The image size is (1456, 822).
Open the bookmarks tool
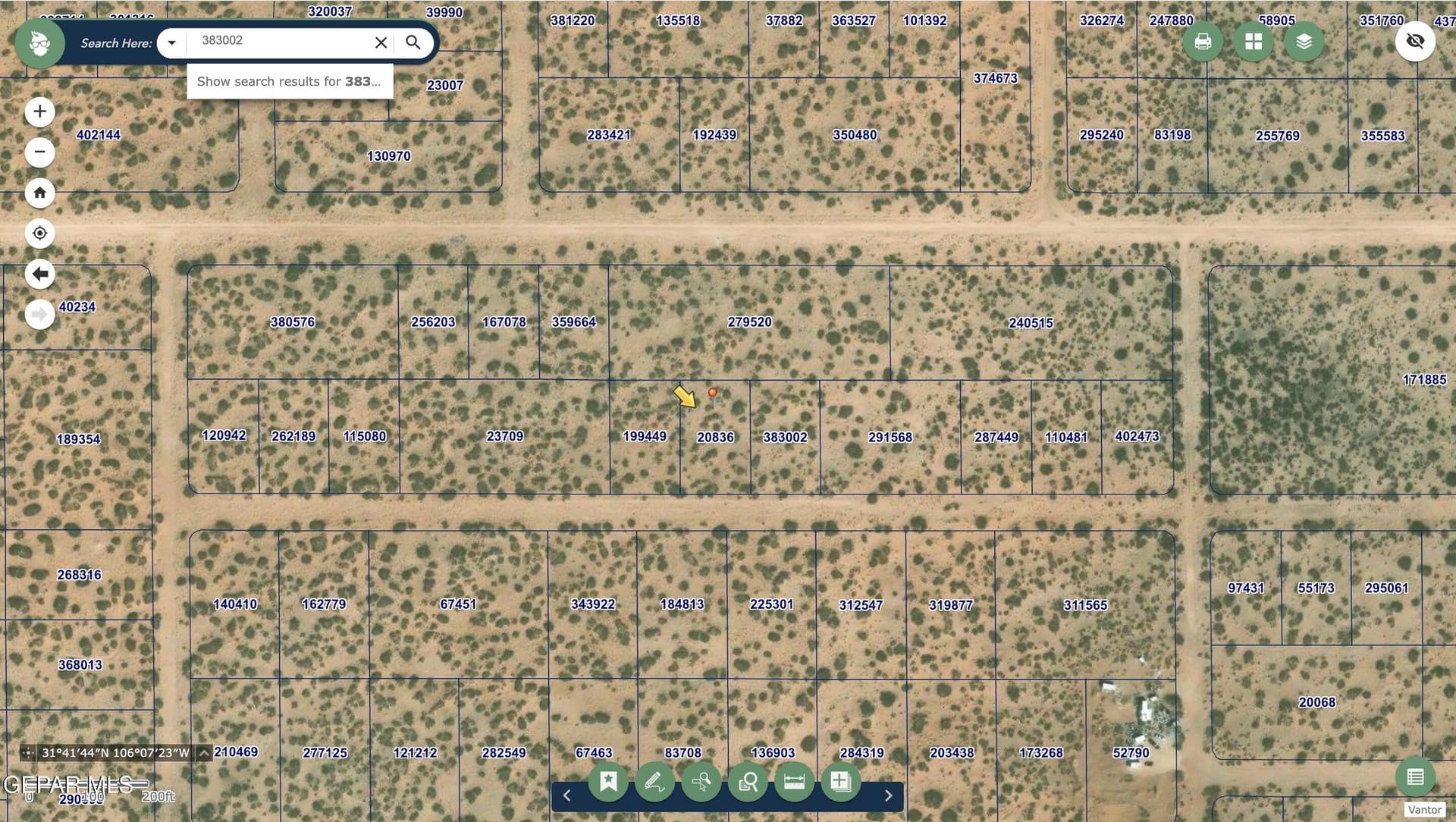point(608,781)
